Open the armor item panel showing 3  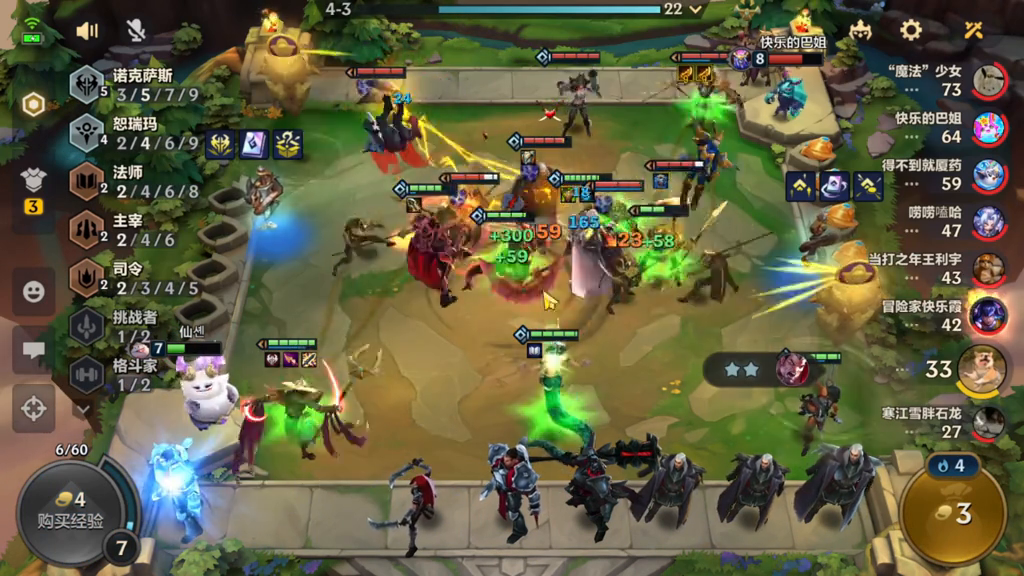pyautogui.click(x=34, y=188)
